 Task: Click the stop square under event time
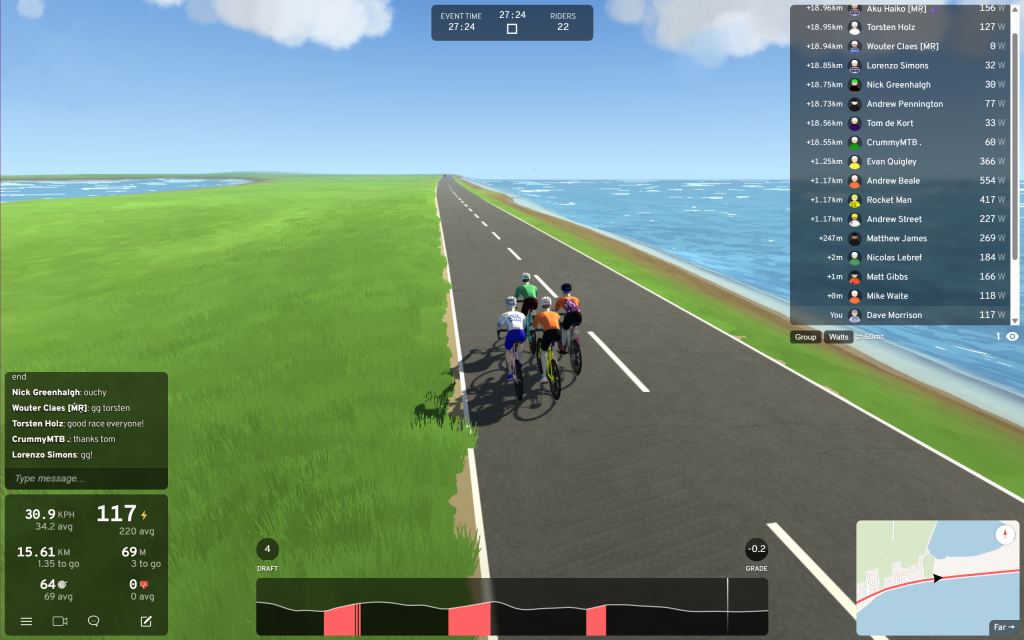512,29
